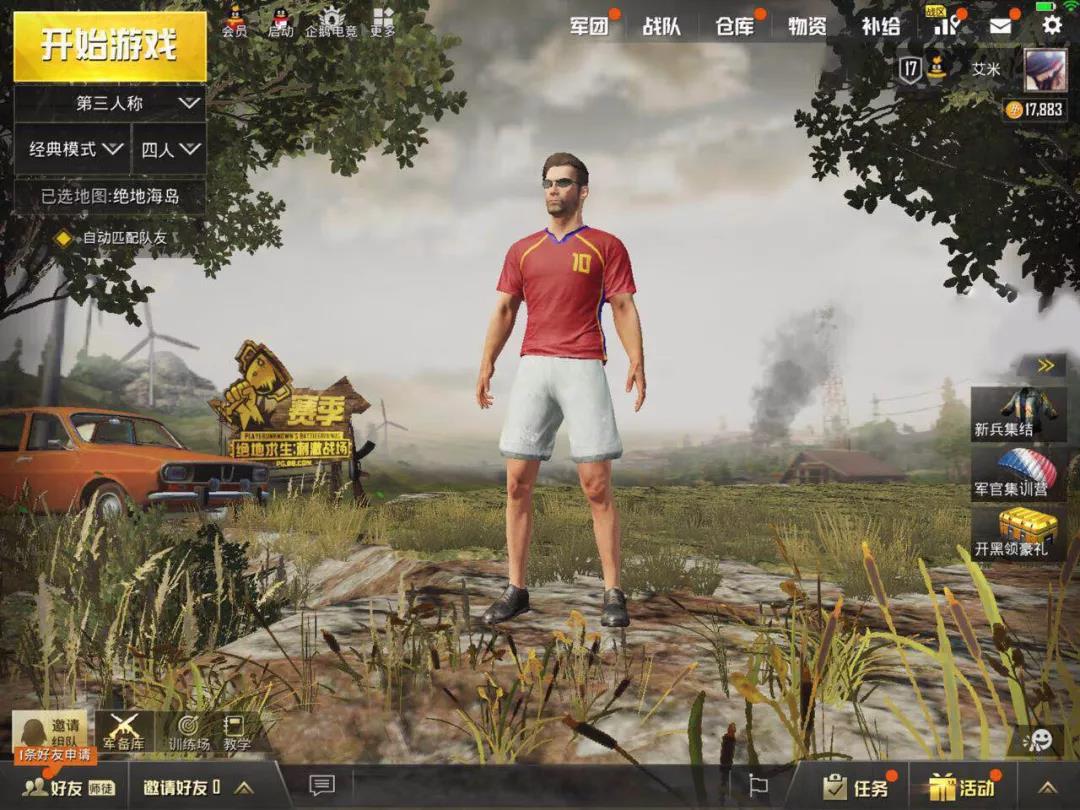Toggle 自动匹配队友 auto-matching
The width and height of the screenshot is (1080, 810).
click(x=64, y=238)
